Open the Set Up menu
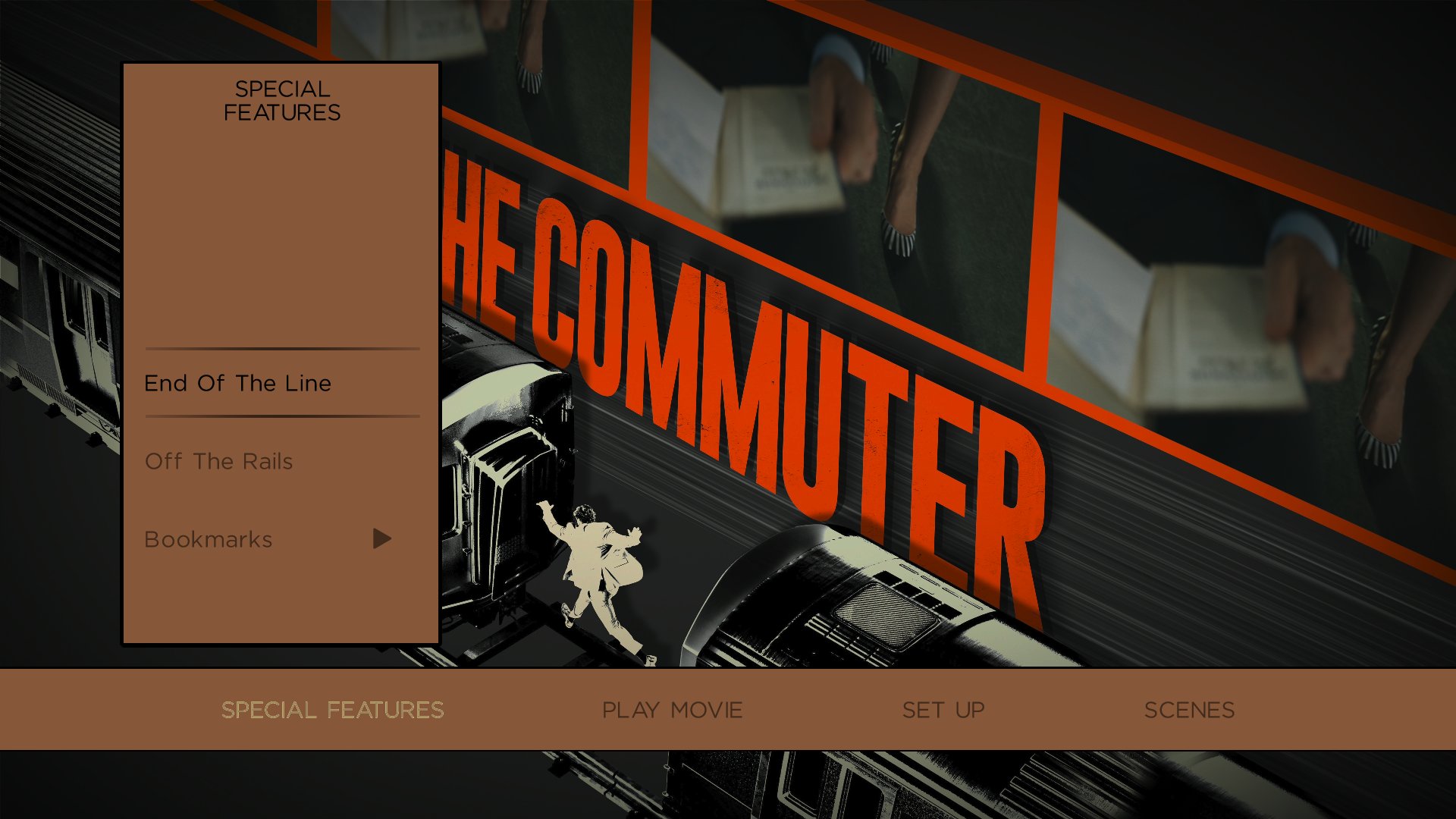Screen dimensions: 1456x819 click(943, 710)
